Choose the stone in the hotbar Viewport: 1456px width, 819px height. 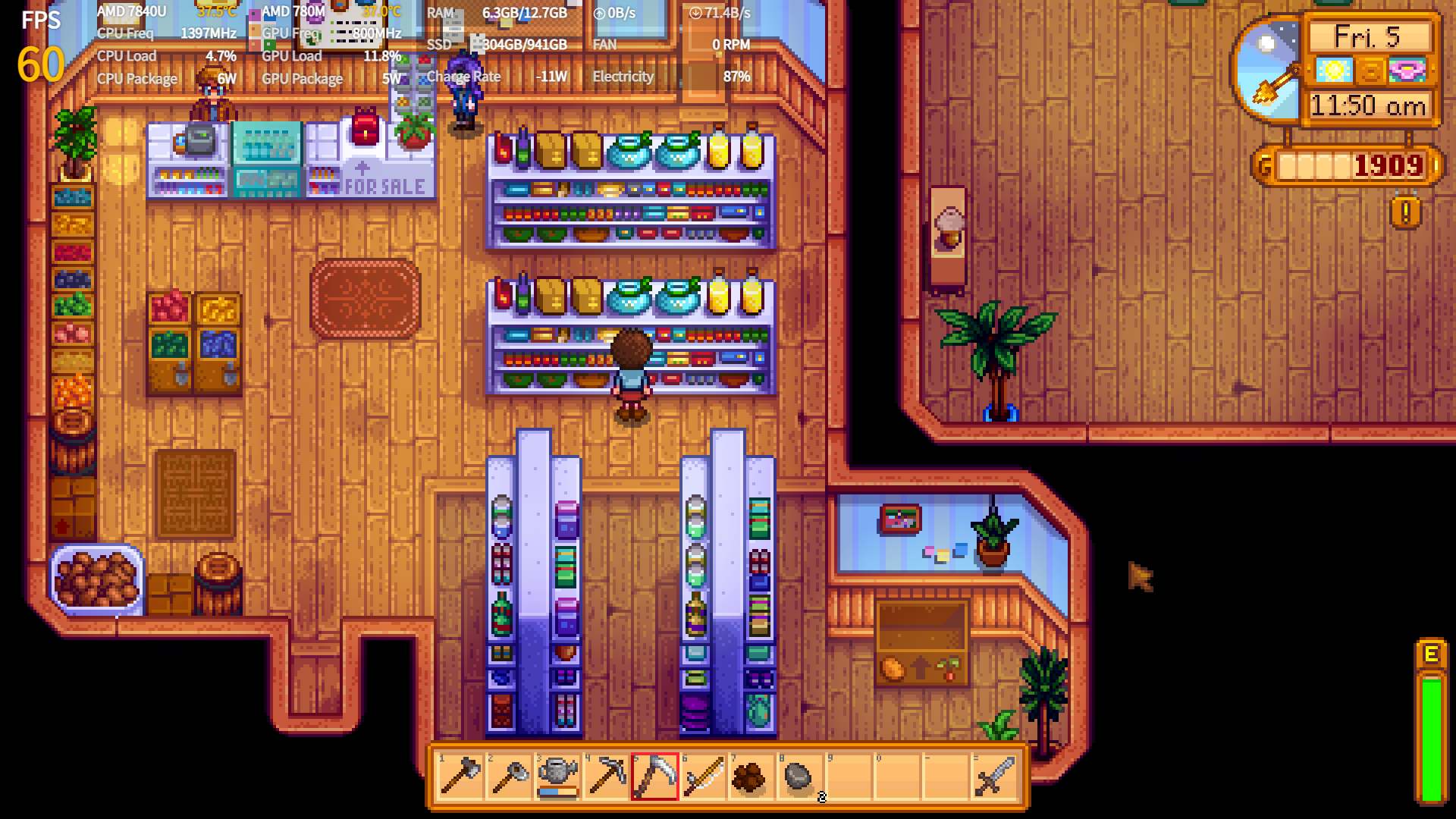pos(799,777)
